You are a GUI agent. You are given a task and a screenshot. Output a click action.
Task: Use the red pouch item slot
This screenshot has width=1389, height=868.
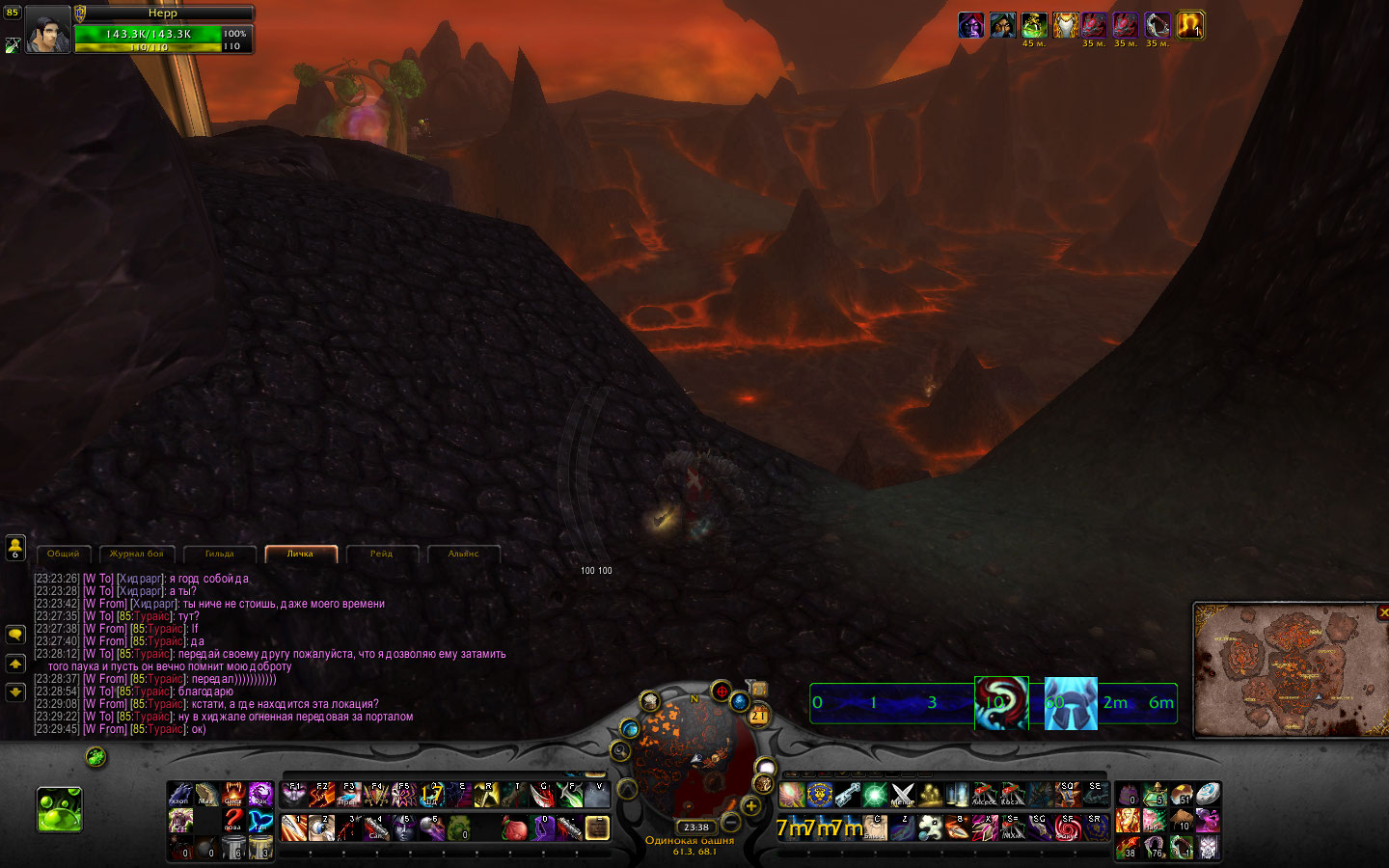click(x=514, y=828)
